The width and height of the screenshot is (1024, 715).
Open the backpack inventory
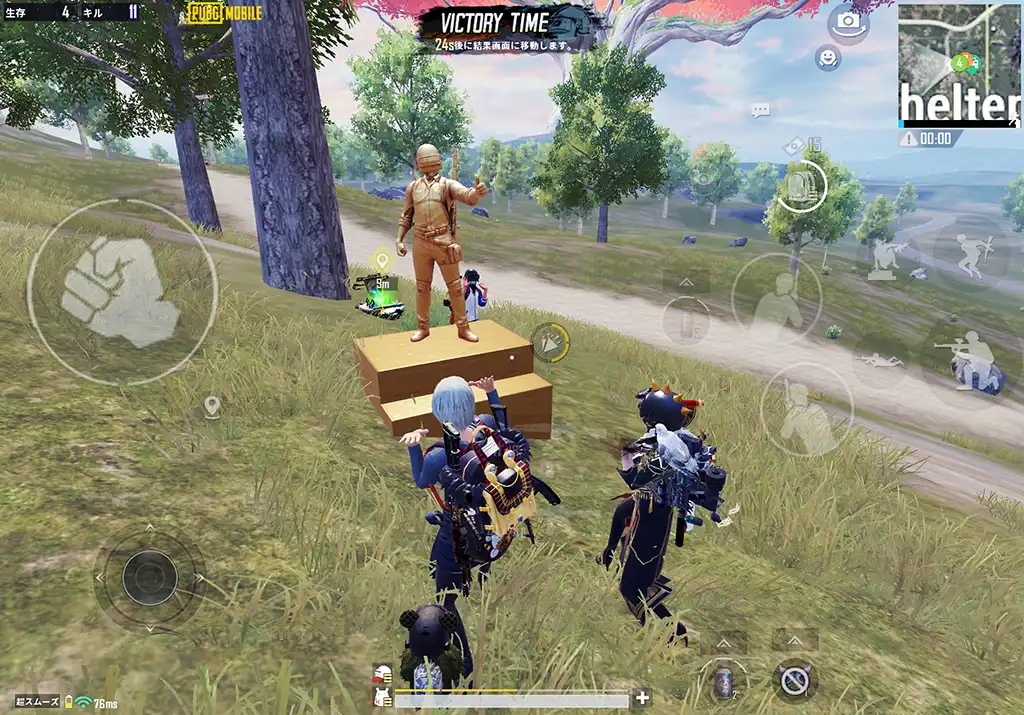801,185
